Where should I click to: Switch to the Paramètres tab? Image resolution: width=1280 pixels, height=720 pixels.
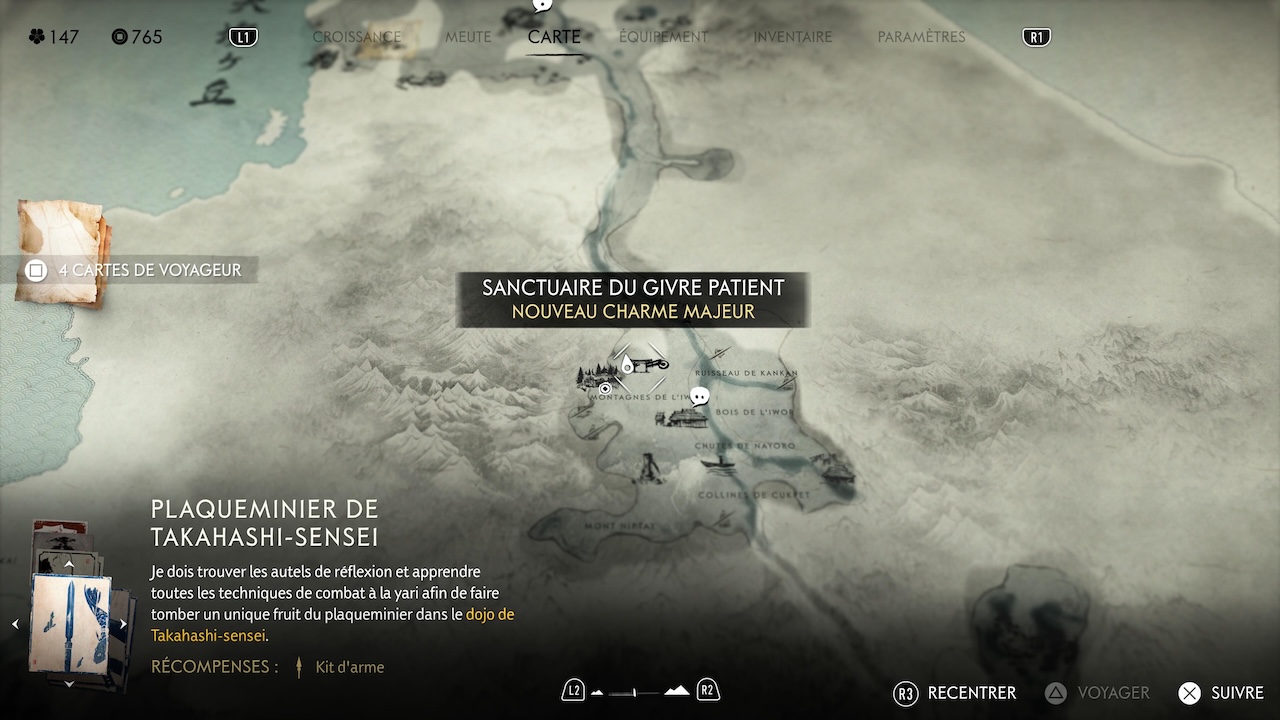[921, 37]
